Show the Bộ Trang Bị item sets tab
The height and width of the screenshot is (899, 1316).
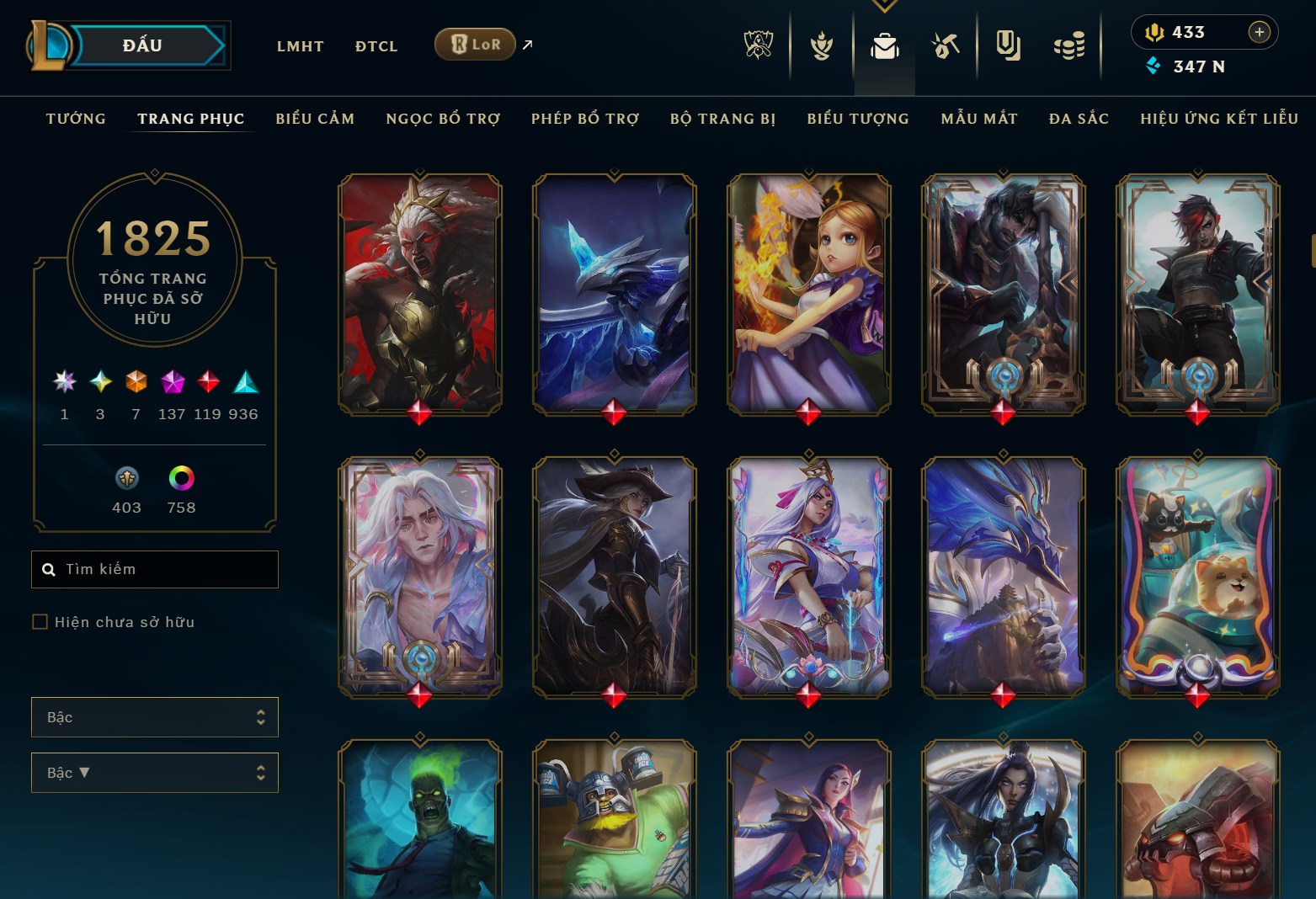(x=722, y=119)
